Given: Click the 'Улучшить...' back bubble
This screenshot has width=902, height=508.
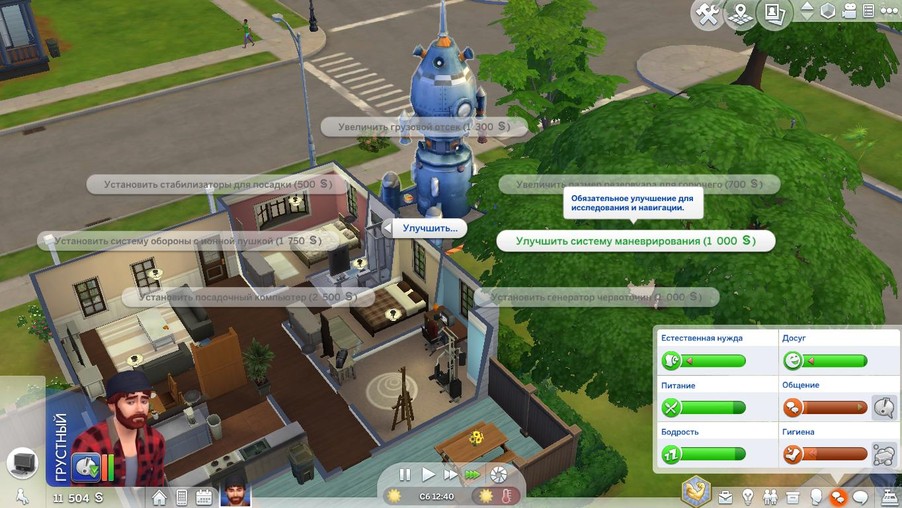Looking at the screenshot, I should coord(429,228).
